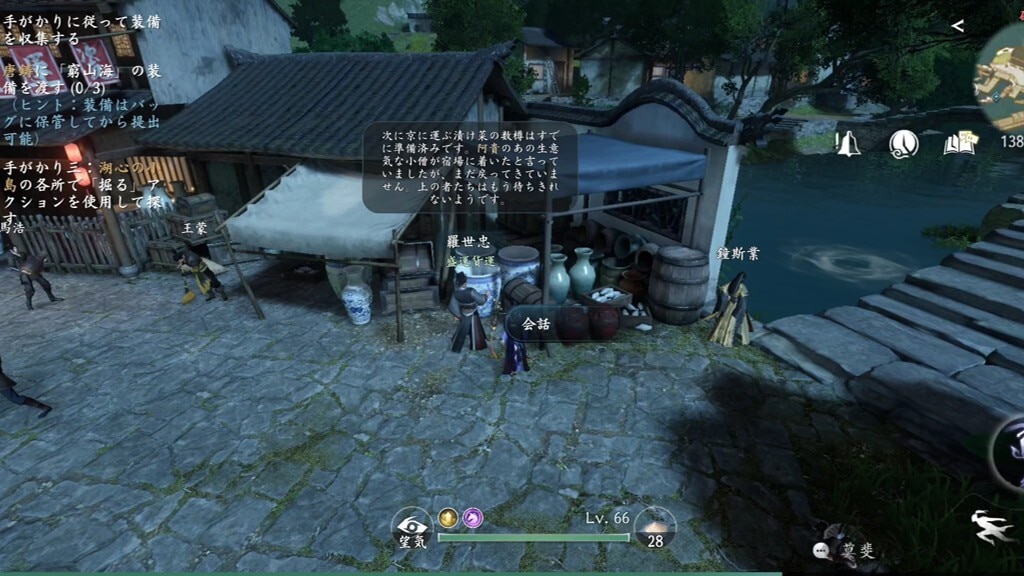Open the book journal icon

pyautogui.click(x=959, y=144)
